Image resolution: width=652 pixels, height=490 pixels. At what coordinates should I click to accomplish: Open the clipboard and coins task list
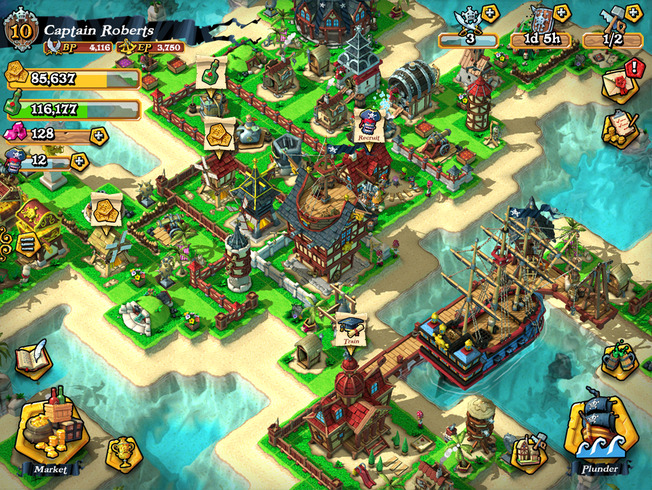pyautogui.click(x=621, y=128)
